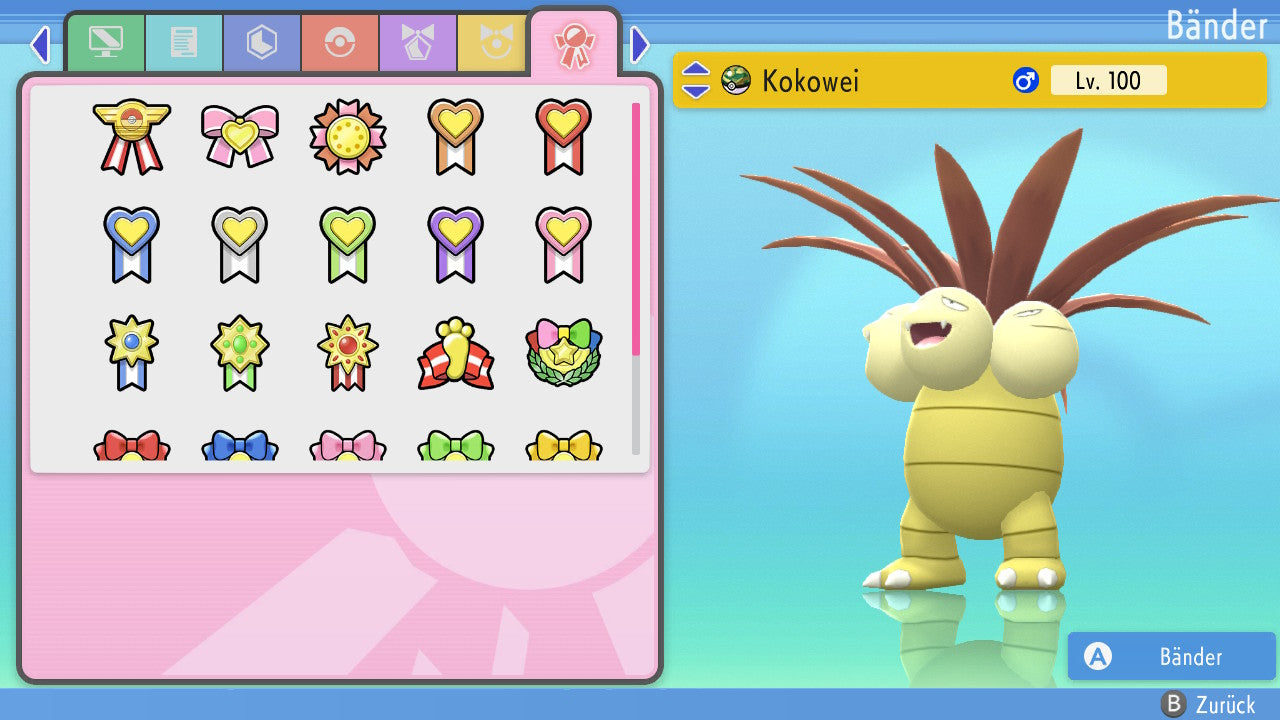The height and width of the screenshot is (720, 1280).
Task: Select the star ribbon with green gem
Action: tap(239, 353)
